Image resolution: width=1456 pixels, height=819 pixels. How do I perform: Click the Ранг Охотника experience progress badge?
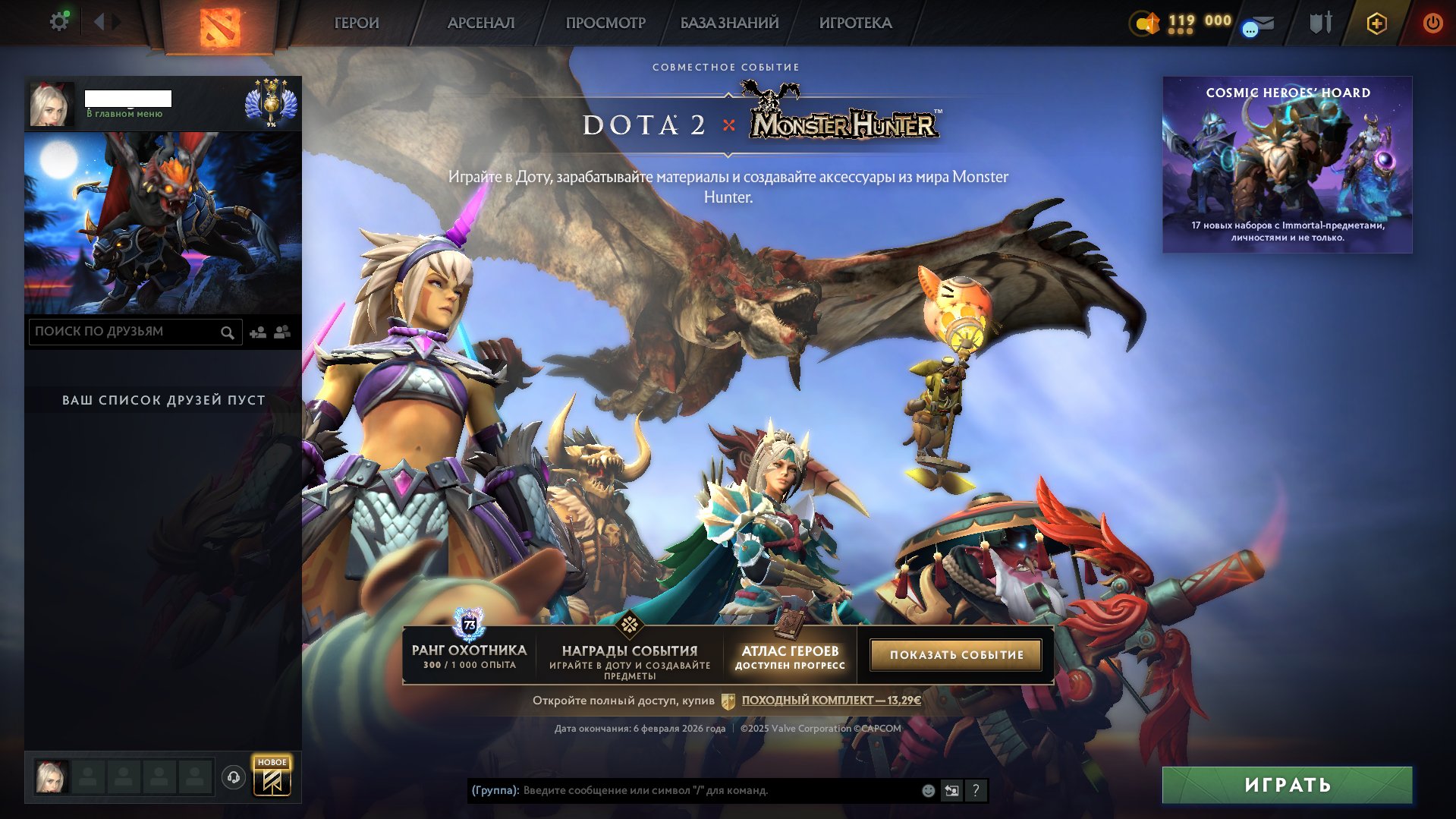[x=469, y=625]
